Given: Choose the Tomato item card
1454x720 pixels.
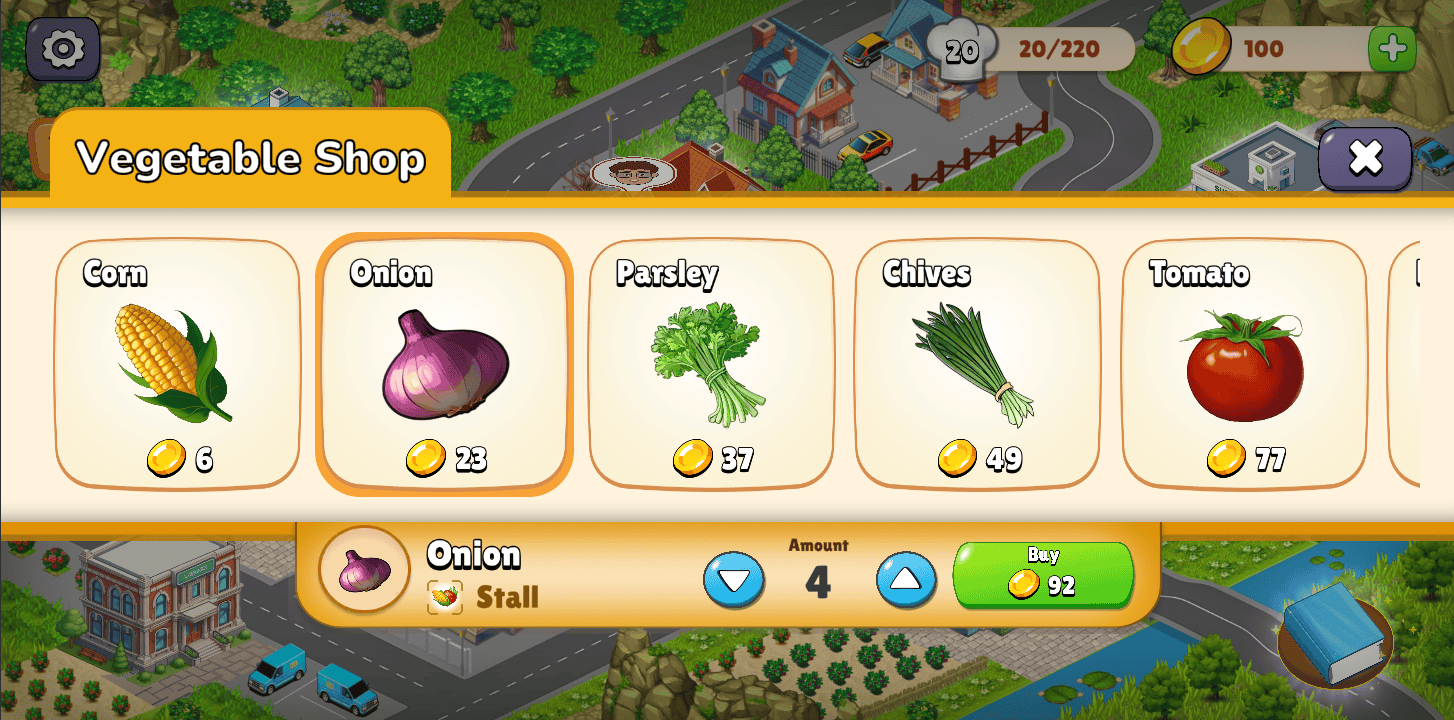Looking at the screenshot, I should point(1244,364).
